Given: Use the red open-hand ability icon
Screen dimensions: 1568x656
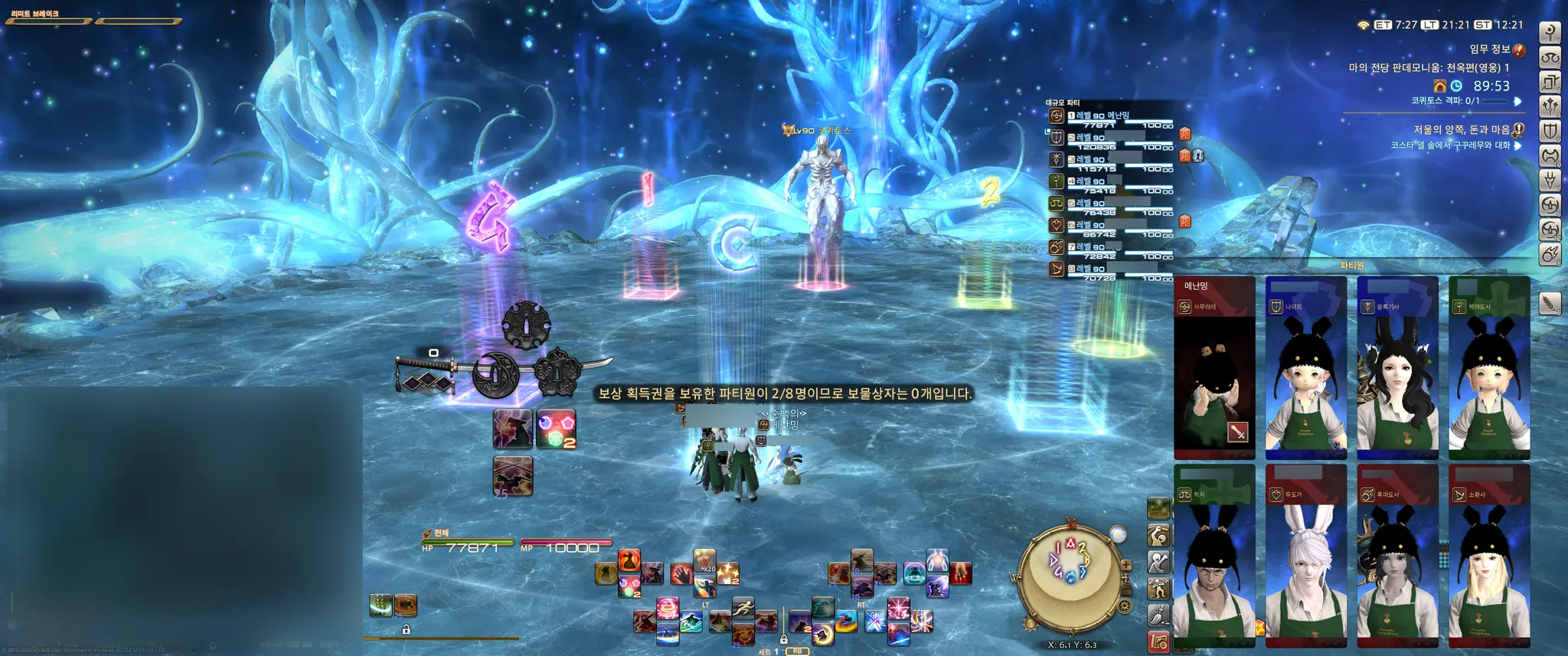Looking at the screenshot, I should click(x=681, y=573).
